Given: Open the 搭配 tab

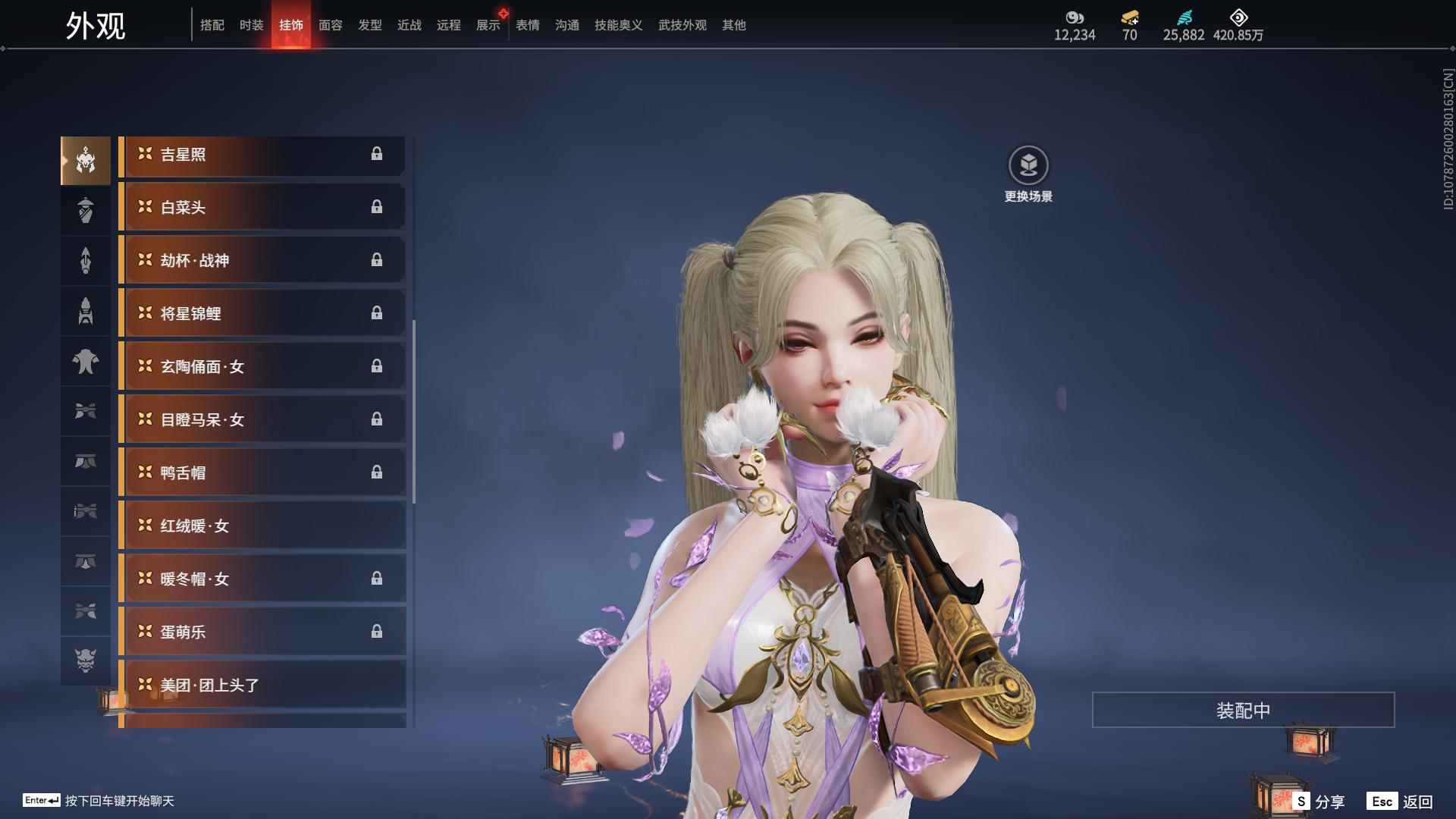Looking at the screenshot, I should pos(212,25).
